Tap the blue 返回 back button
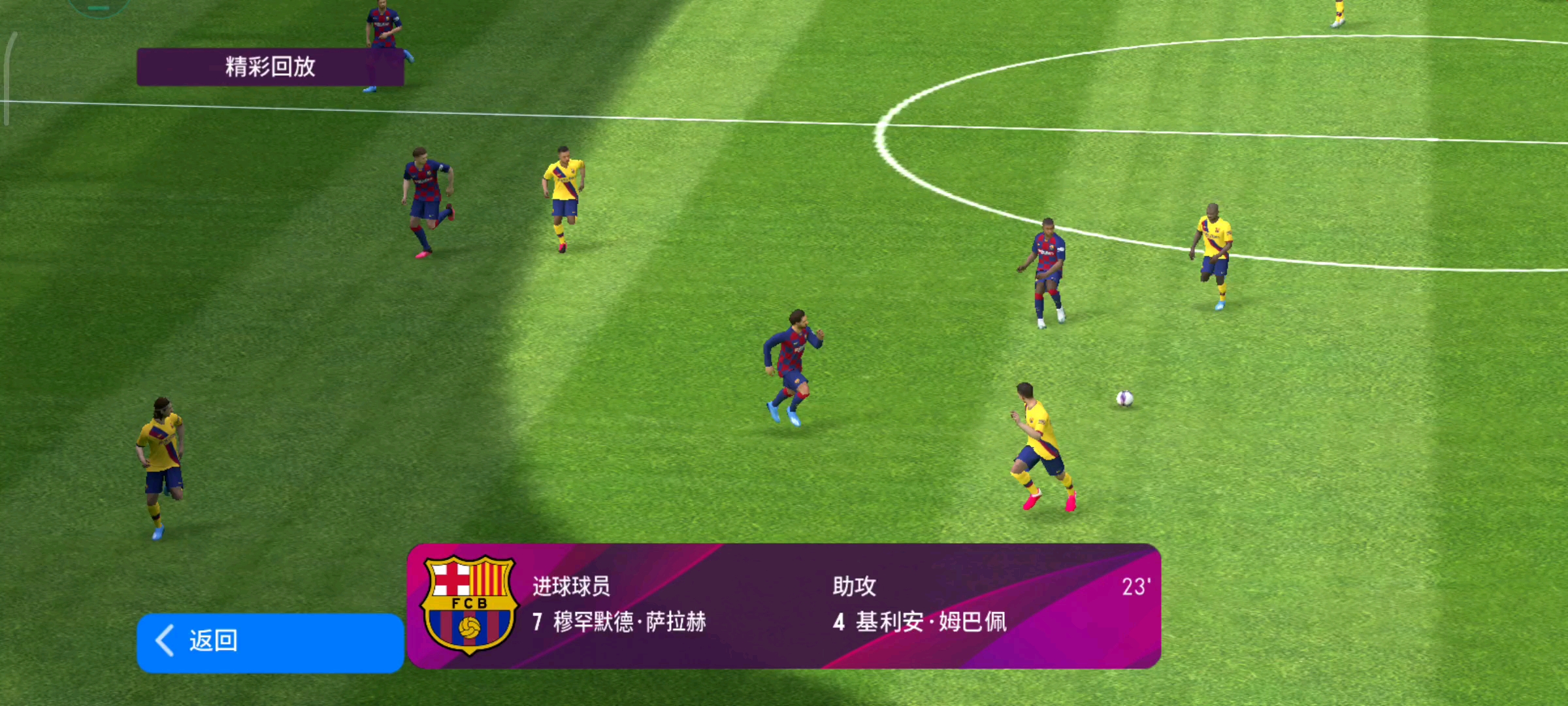Screen dimensions: 1568x706 [x=270, y=642]
